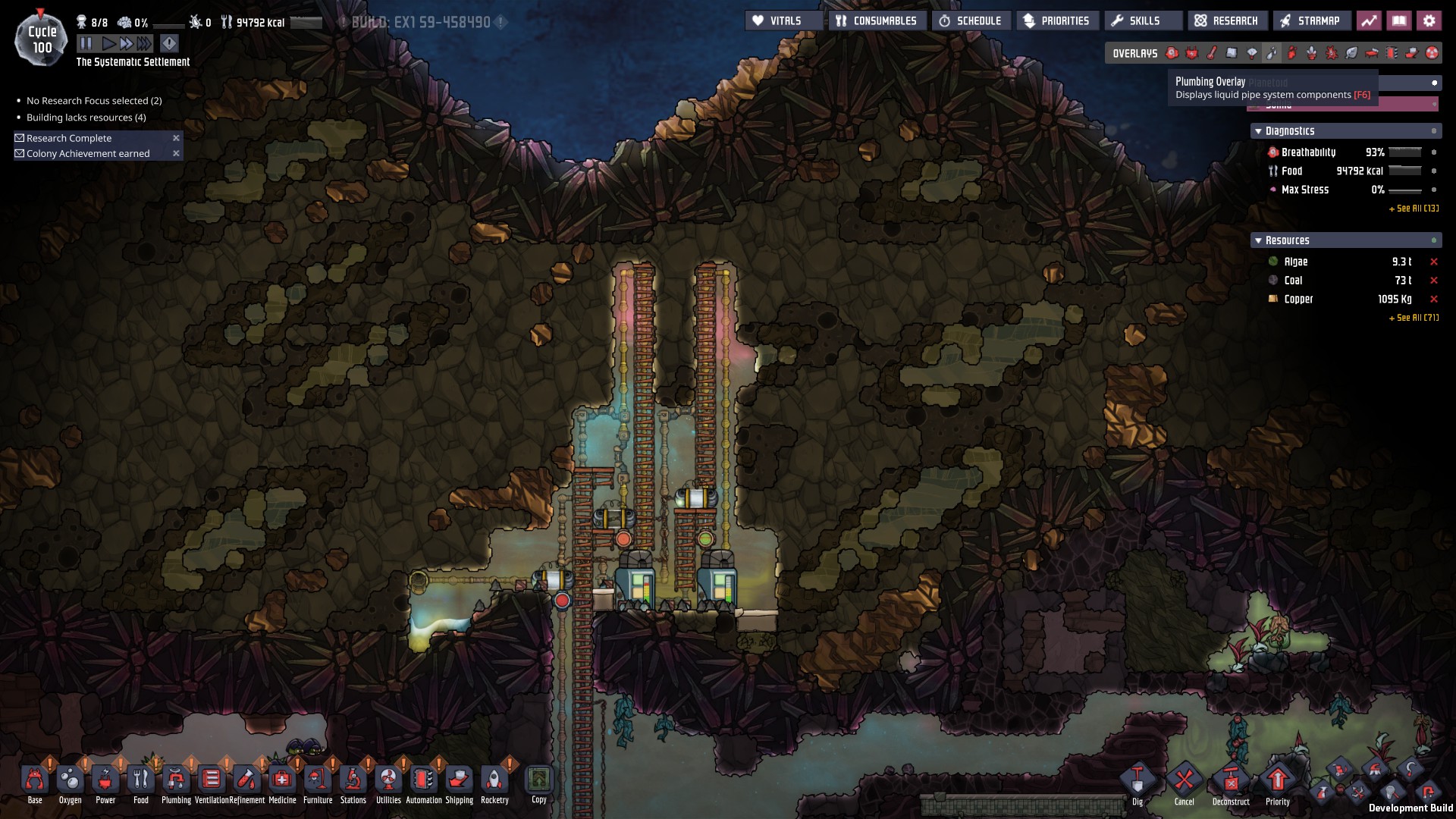1456x819 pixels.
Task: Dismiss the Research Complete notification
Action: [x=176, y=138]
